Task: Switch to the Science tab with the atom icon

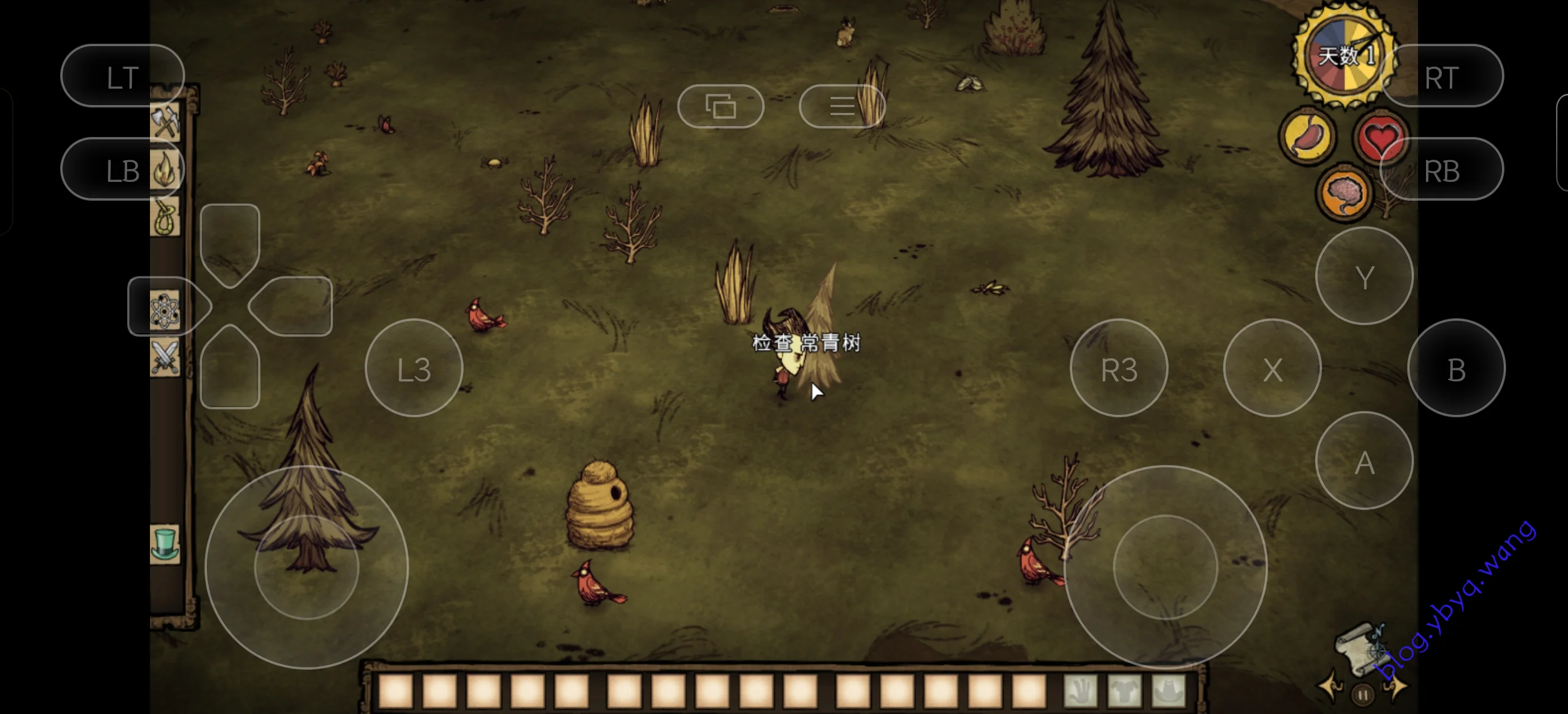Action: pyautogui.click(x=165, y=309)
